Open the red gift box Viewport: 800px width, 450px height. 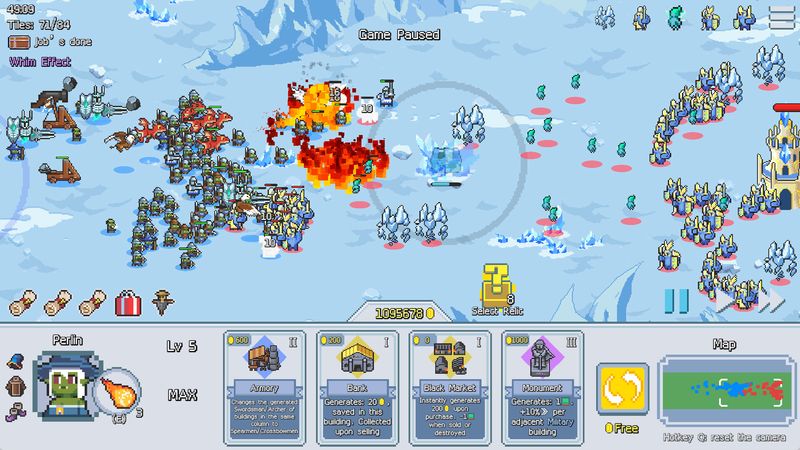coord(127,301)
